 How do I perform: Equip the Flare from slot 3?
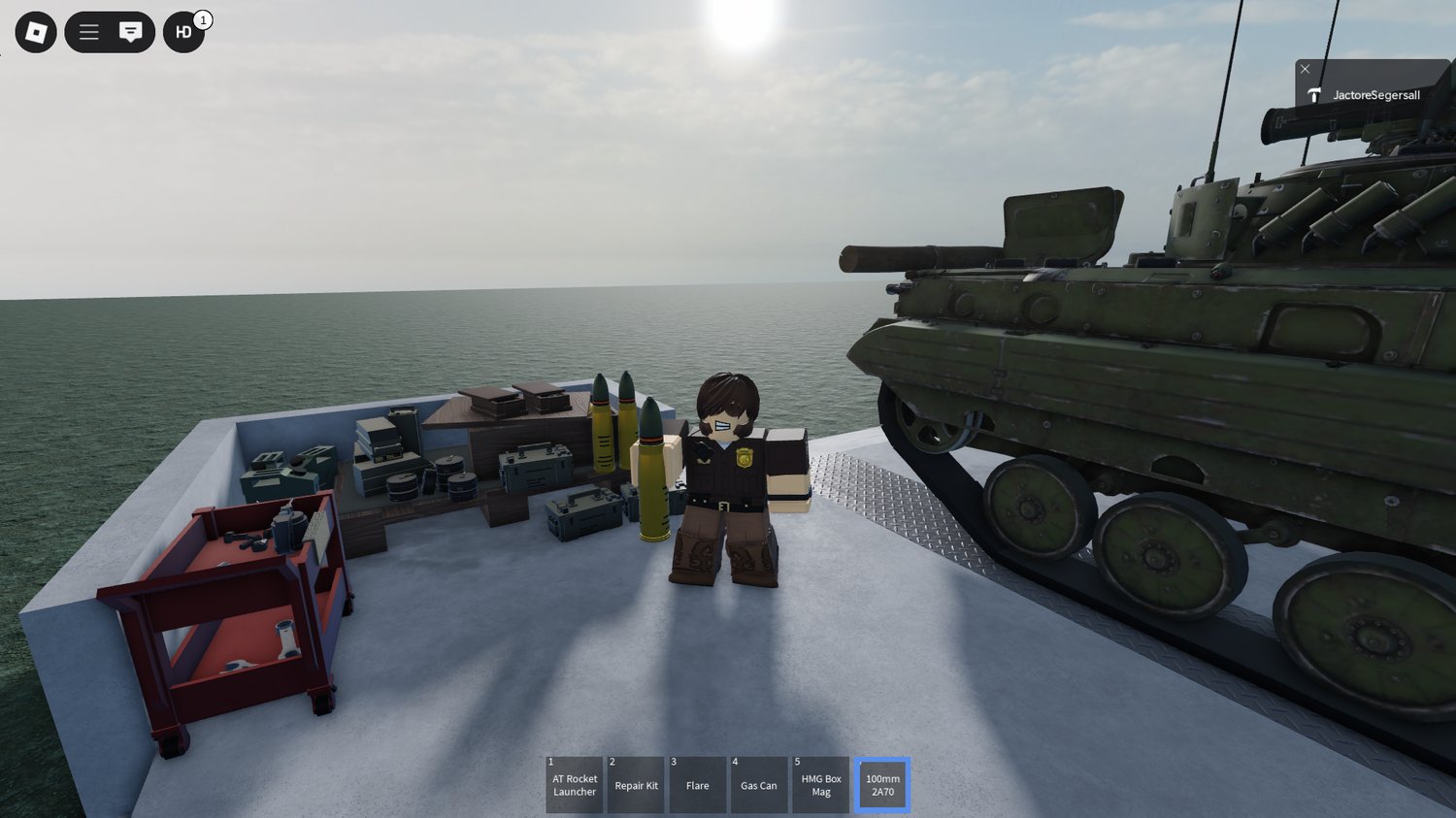pyautogui.click(x=697, y=784)
